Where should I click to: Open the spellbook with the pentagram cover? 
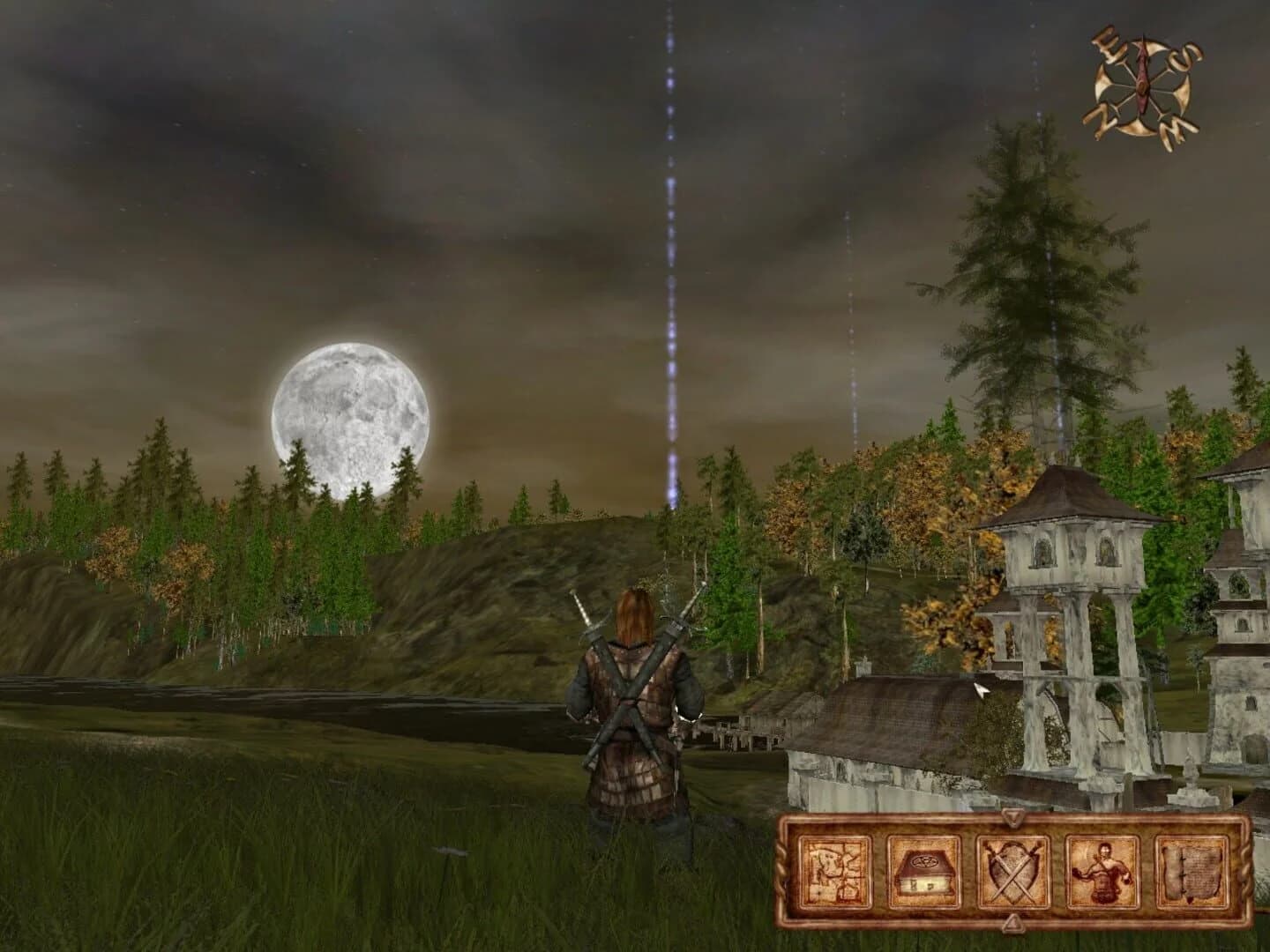click(923, 873)
